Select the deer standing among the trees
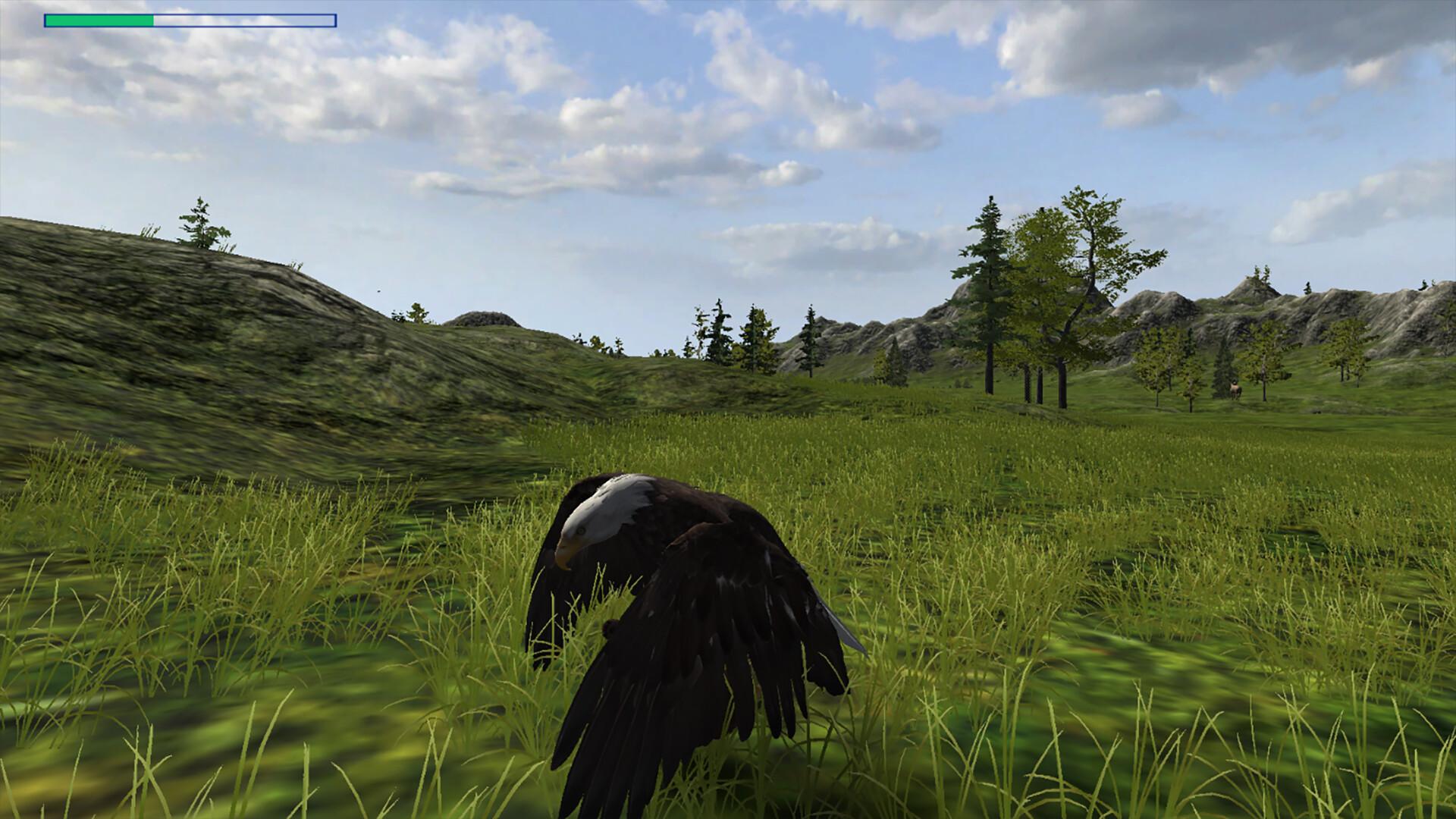 click(1235, 387)
